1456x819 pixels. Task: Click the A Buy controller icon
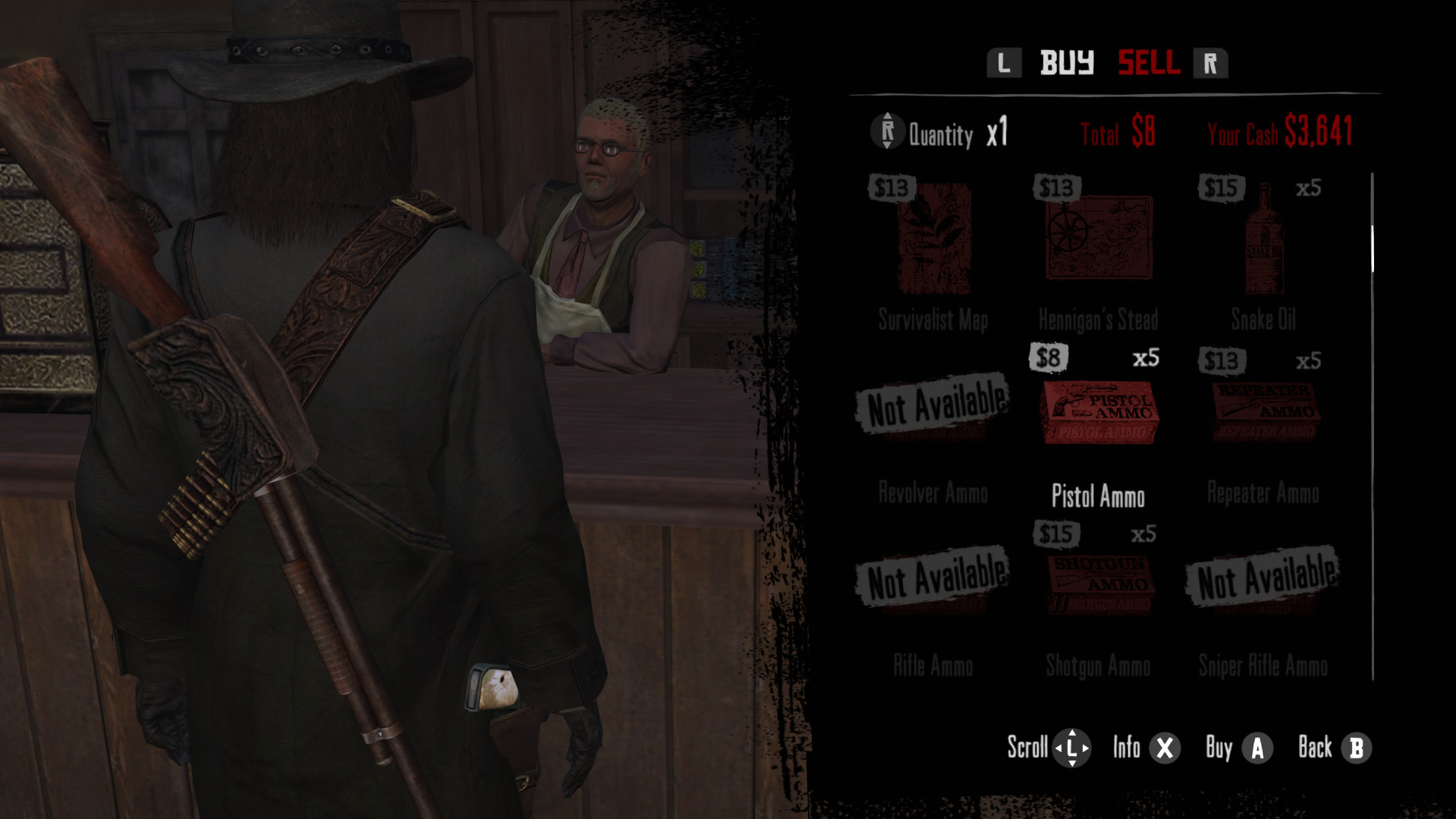pyautogui.click(x=1256, y=748)
